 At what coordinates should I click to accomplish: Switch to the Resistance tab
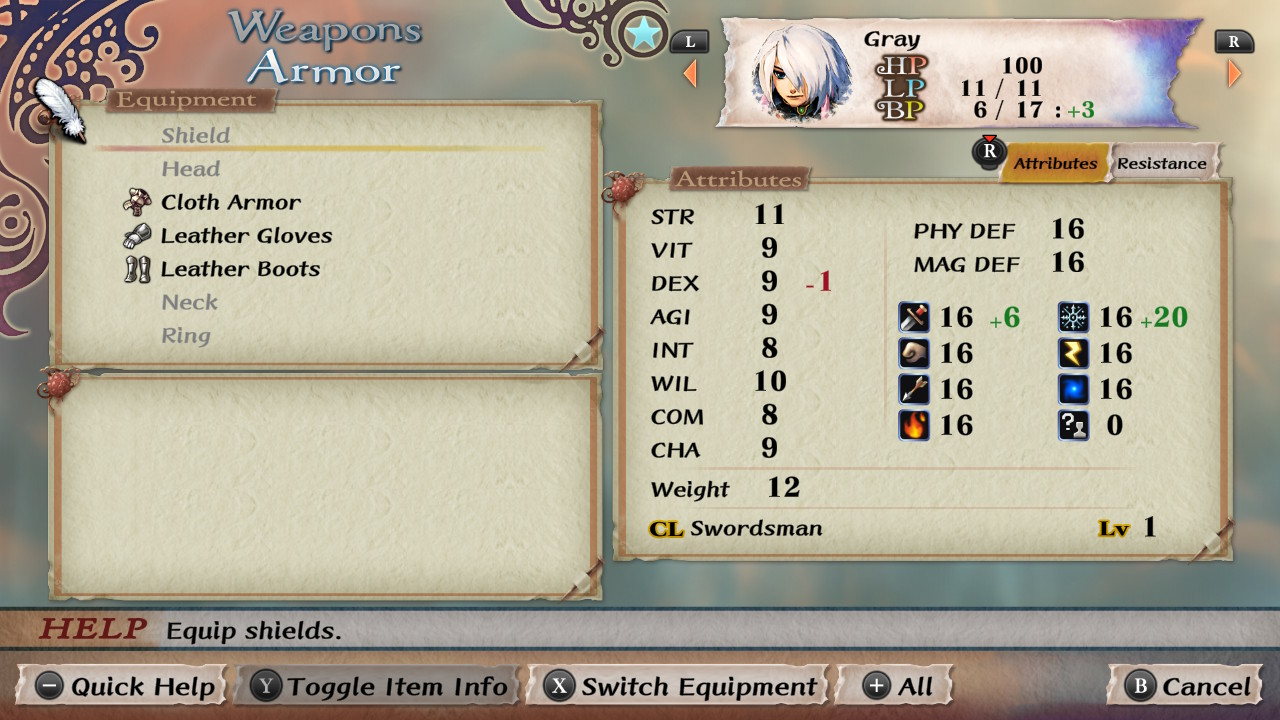tap(1162, 164)
